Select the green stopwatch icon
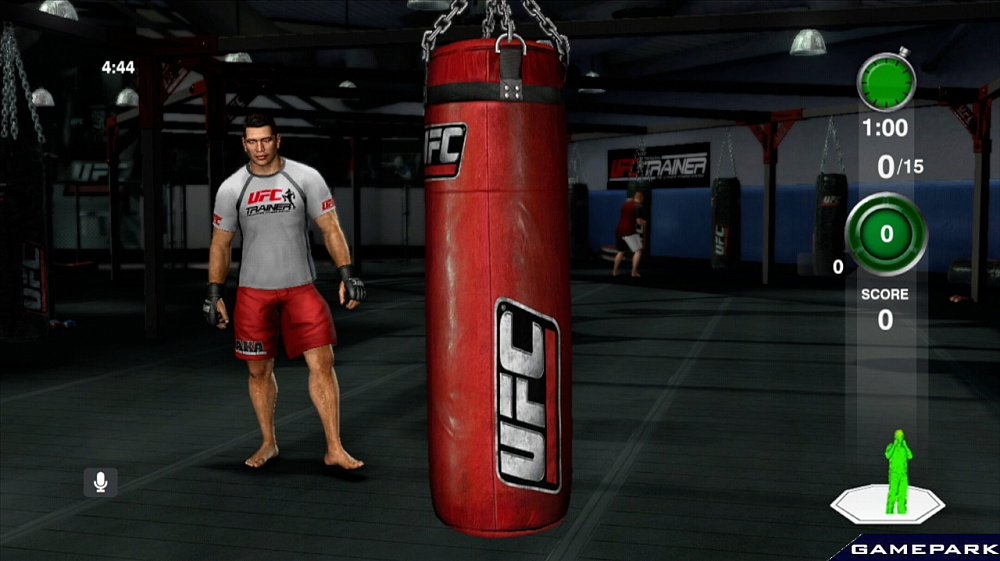This screenshot has width=1000, height=561. point(886,81)
